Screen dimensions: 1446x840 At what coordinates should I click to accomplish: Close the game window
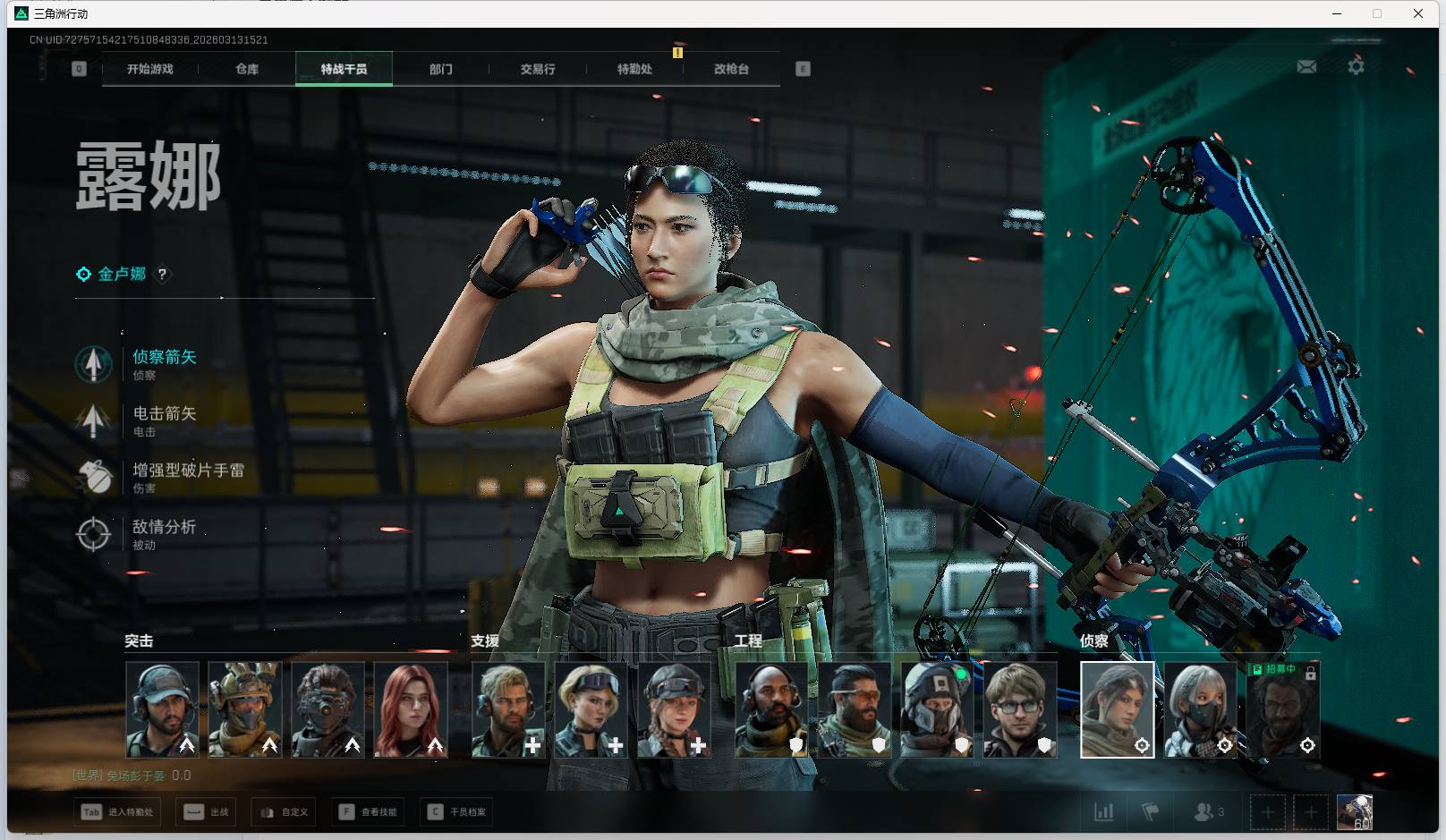pos(1418,13)
